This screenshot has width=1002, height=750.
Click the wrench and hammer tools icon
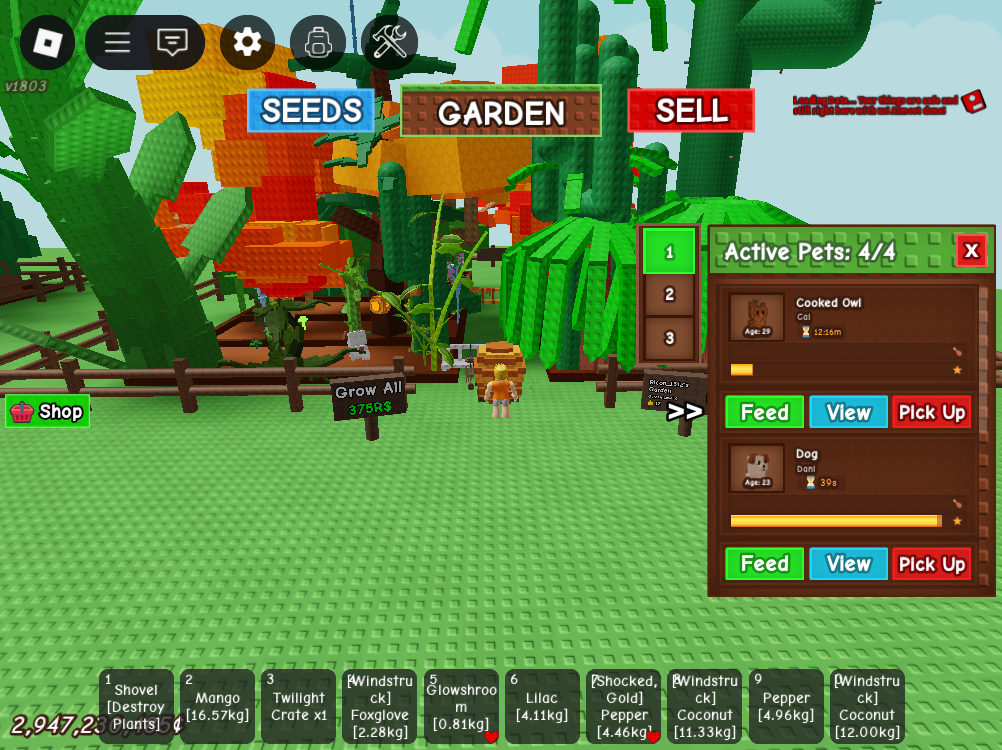pos(389,42)
